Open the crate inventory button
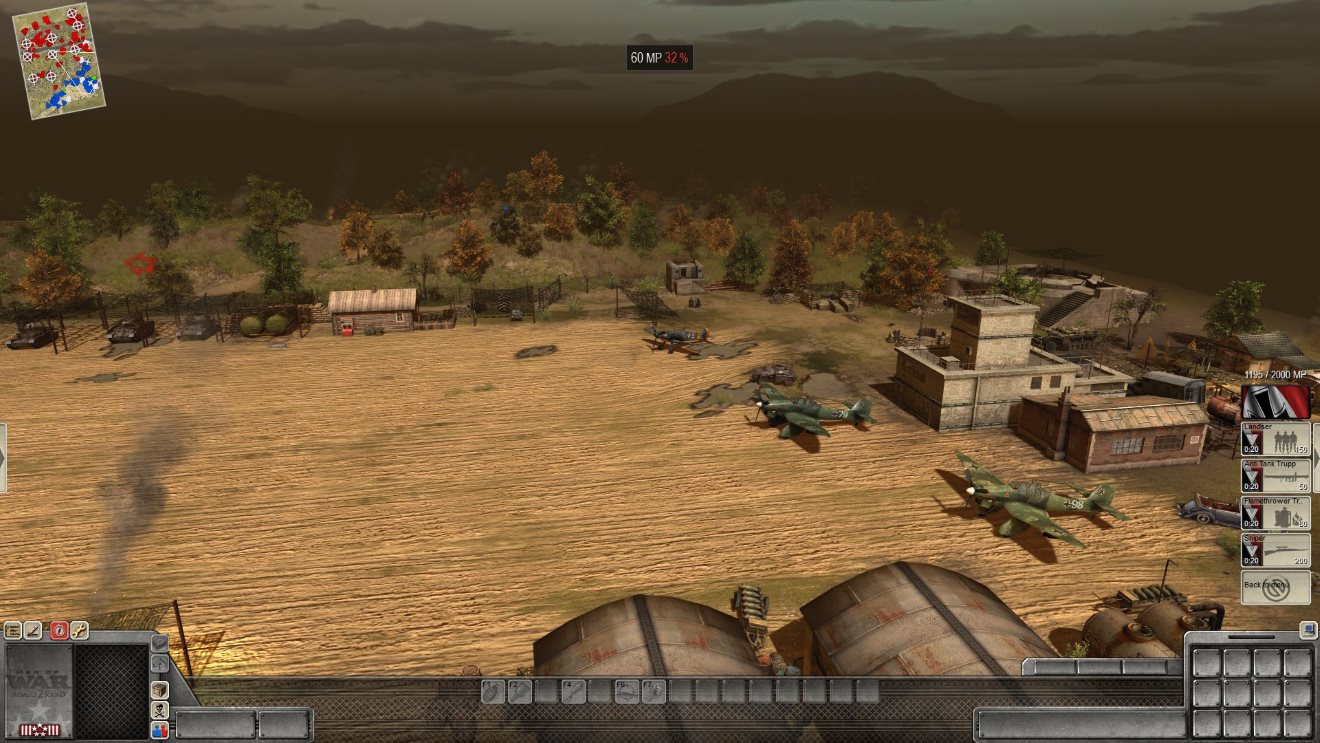The image size is (1320, 743). (x=160, y=690)
